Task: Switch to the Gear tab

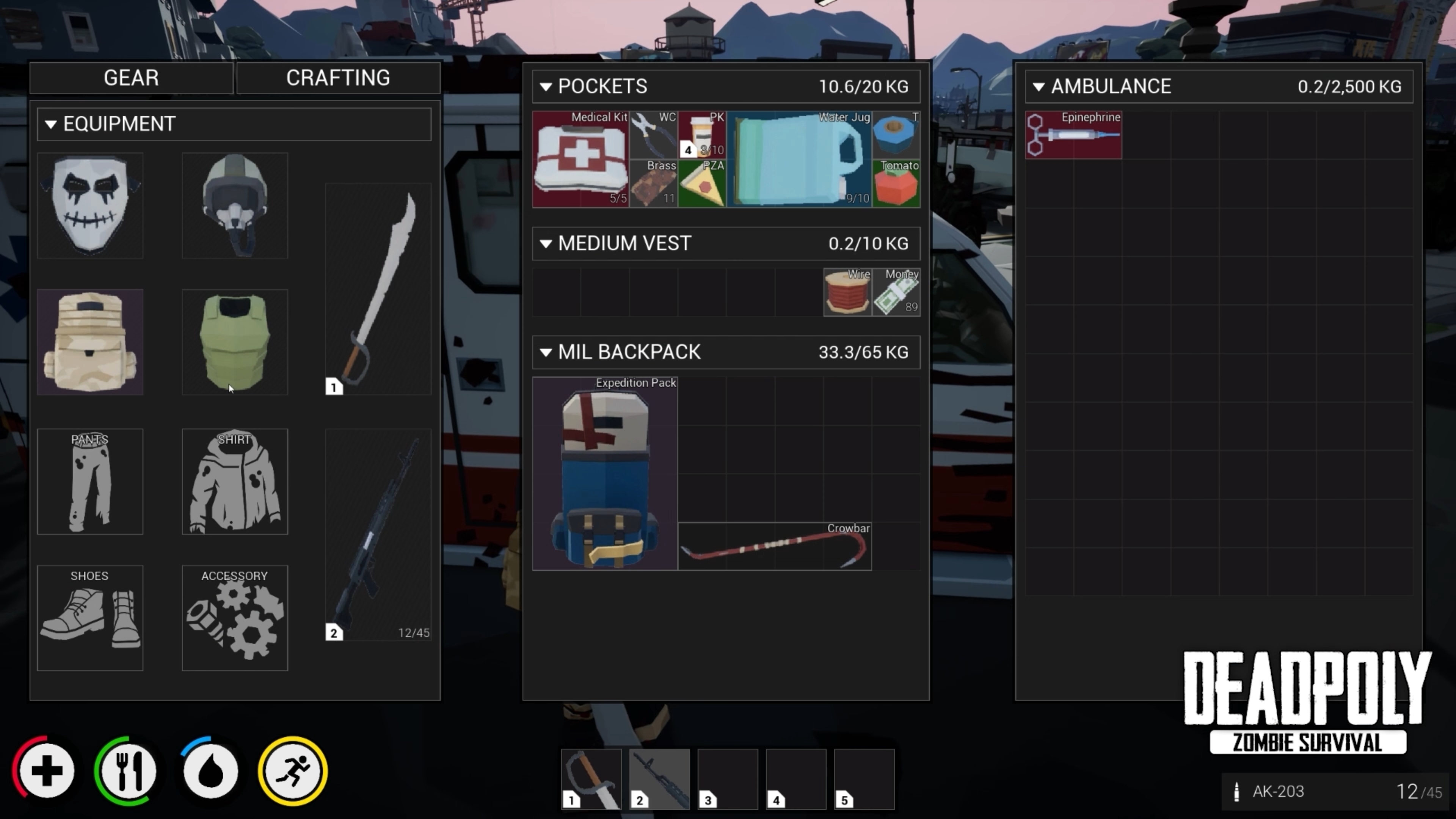Action: [131, 77]
